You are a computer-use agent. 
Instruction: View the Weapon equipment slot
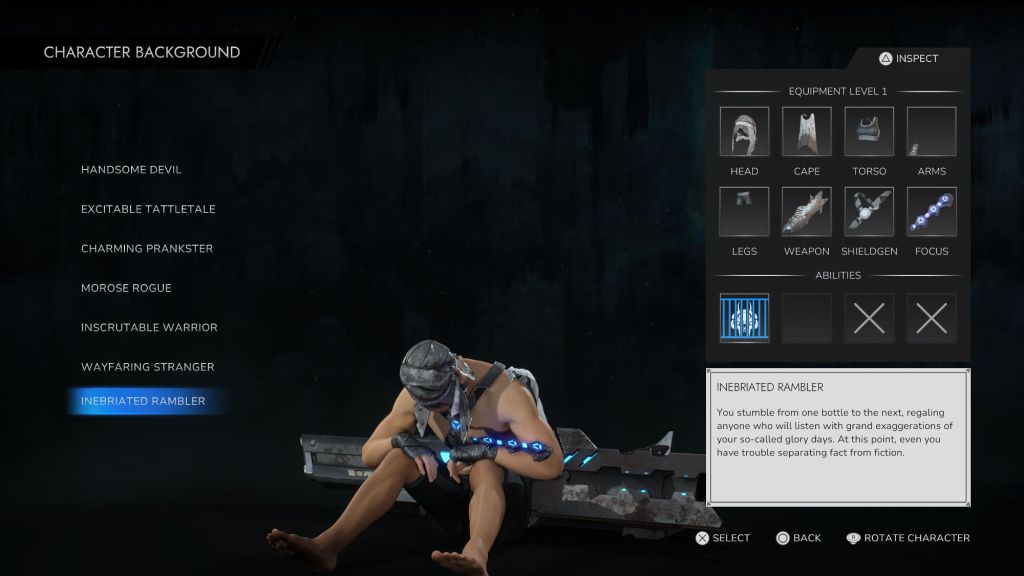pos(807,212)
